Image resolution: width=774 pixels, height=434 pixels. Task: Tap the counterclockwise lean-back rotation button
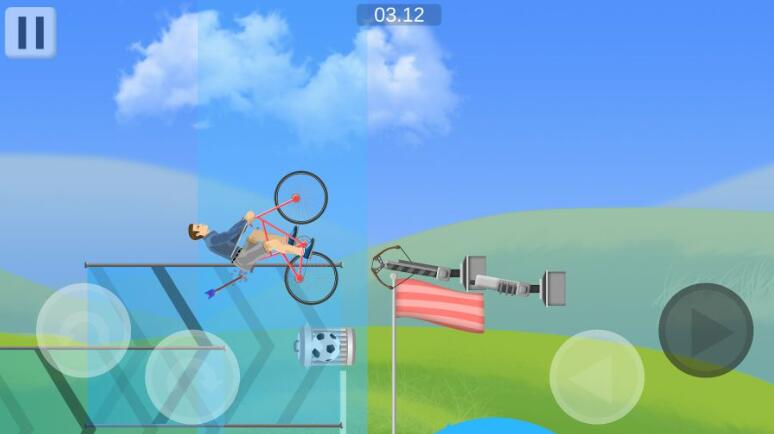83,330
